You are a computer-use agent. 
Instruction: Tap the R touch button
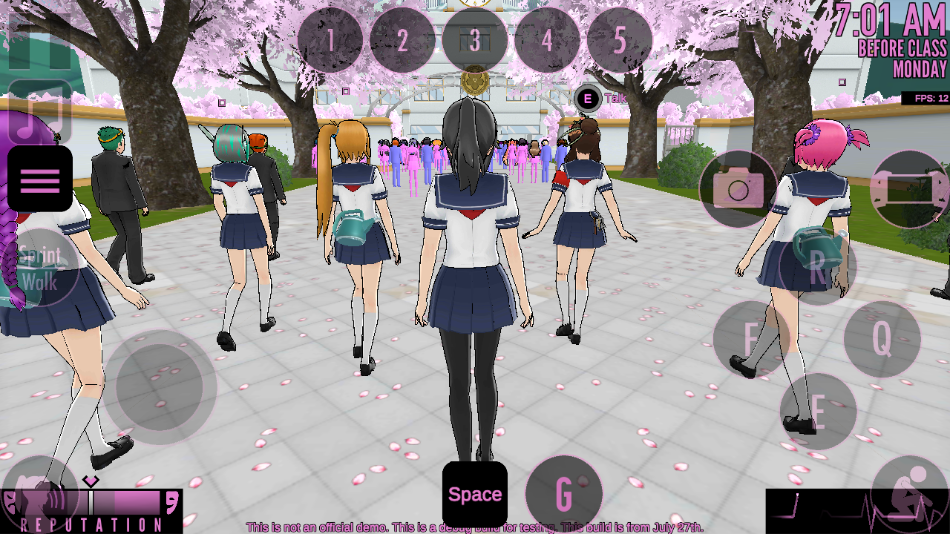(818, 266)
